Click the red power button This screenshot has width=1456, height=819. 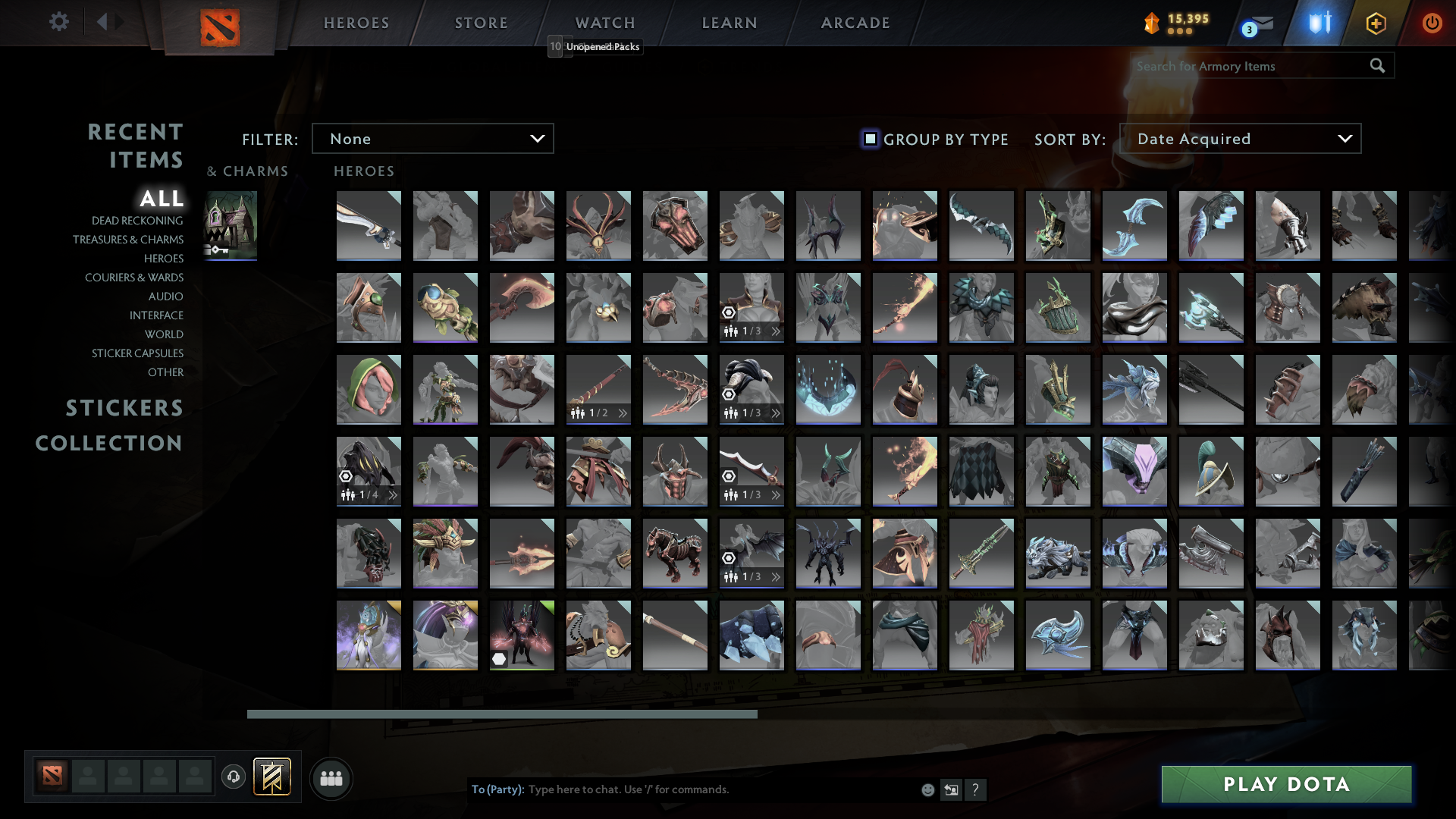tap(1432, 24)
